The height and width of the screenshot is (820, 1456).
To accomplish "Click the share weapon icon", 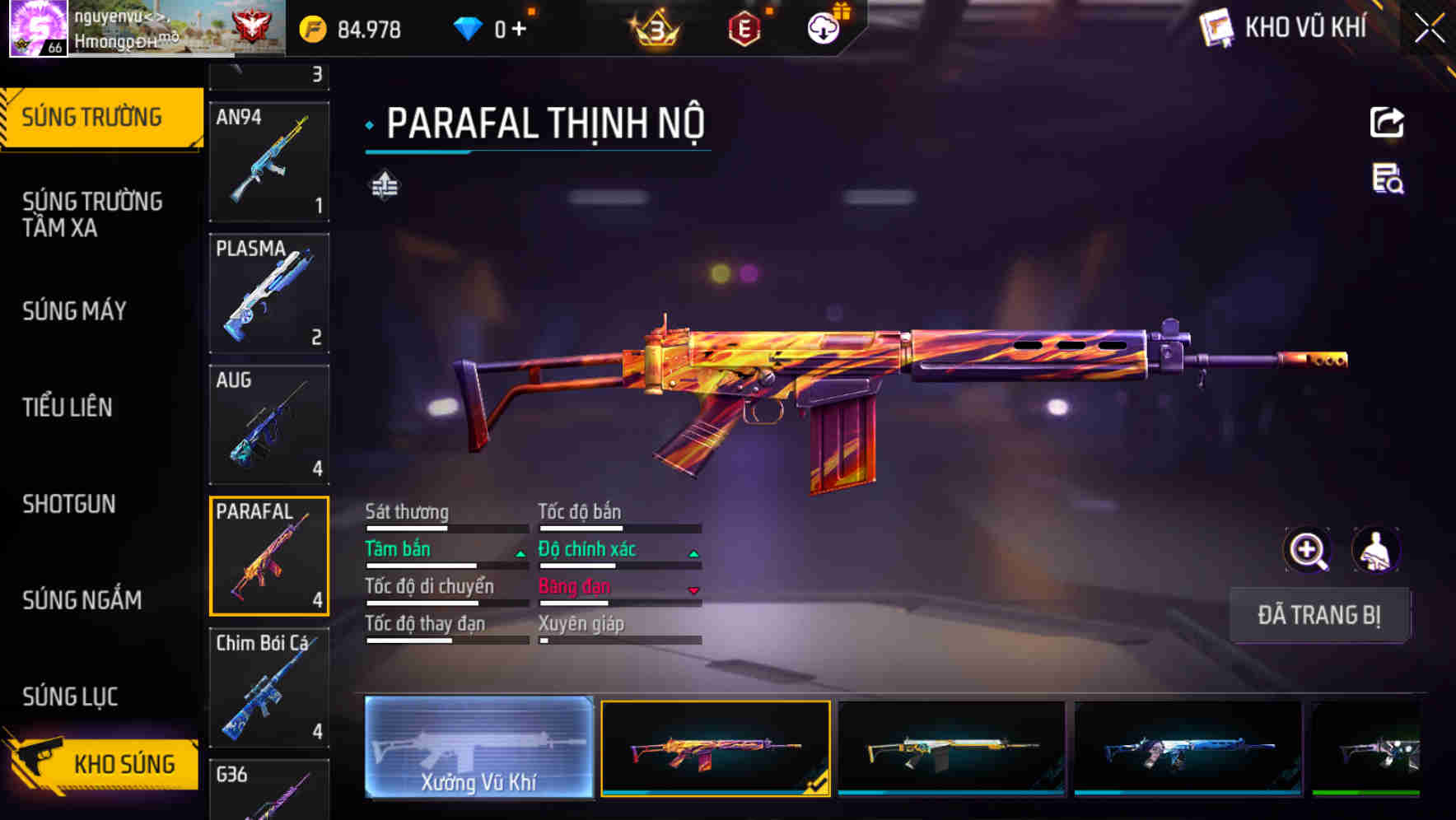I will [x=1387, y=122].
